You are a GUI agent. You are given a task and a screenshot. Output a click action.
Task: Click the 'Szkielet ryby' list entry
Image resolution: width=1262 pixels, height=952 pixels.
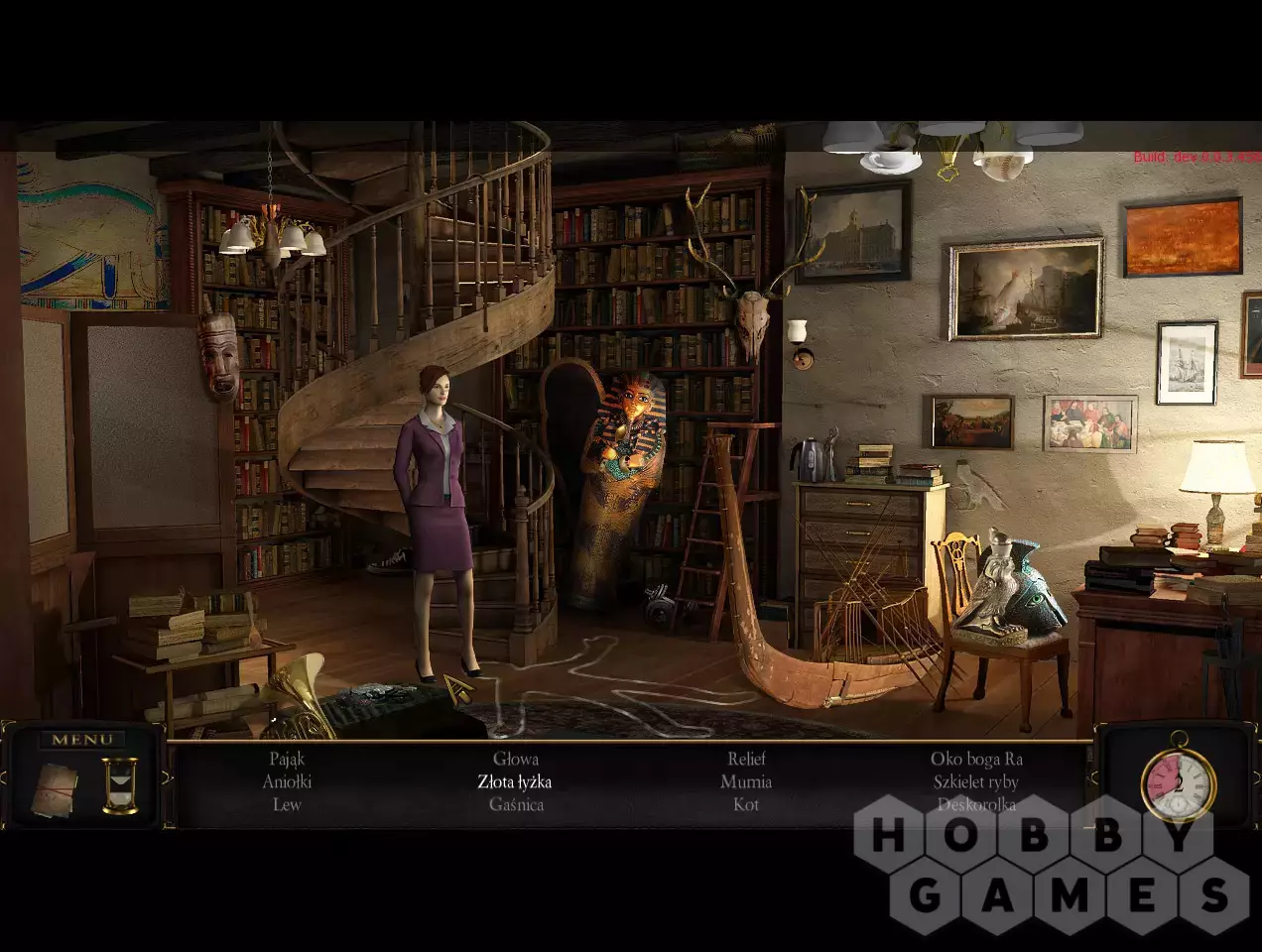(976, 782)
